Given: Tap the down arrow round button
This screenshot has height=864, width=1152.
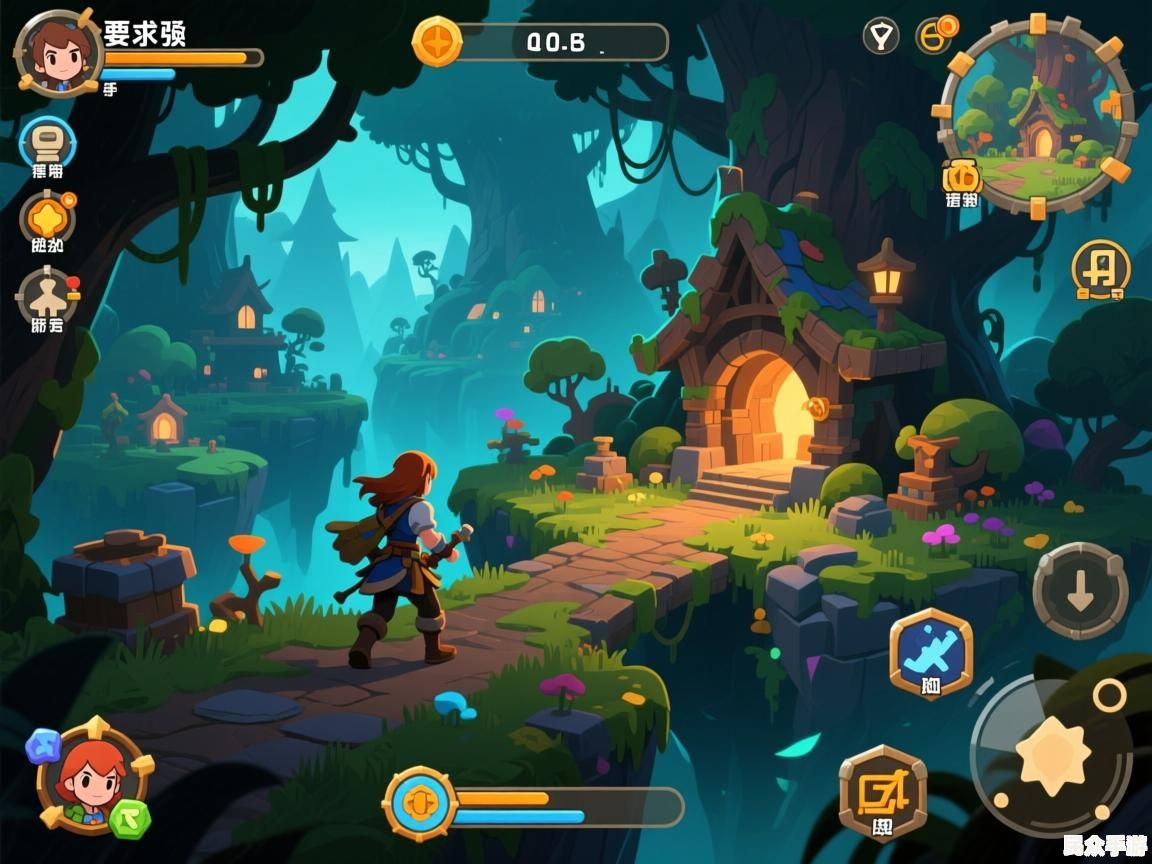Looking at the screenshot, I should [1080, 592].
